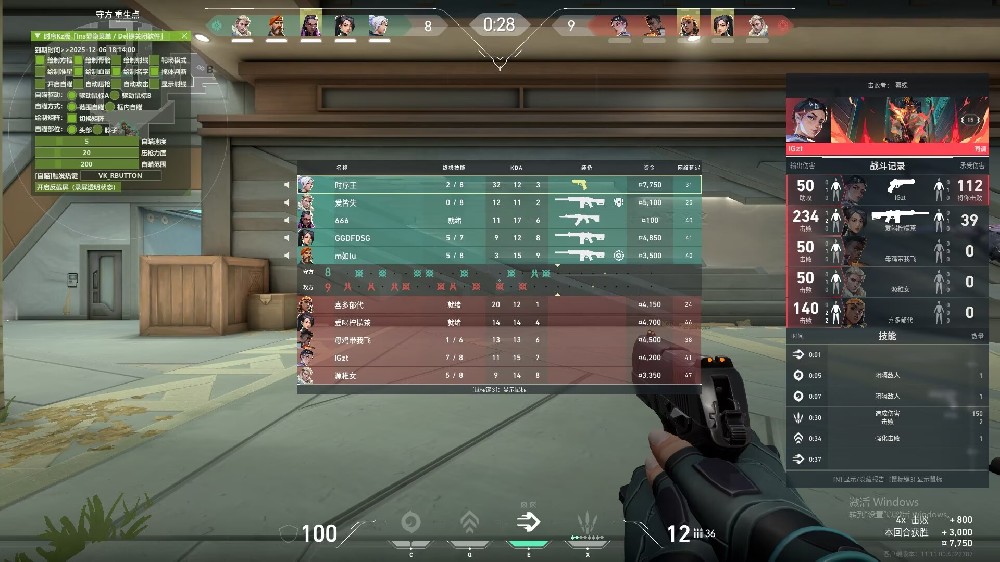Close the green overlay panel
Viewport: 1000px width, 562px height.
(x=184, y=35)
